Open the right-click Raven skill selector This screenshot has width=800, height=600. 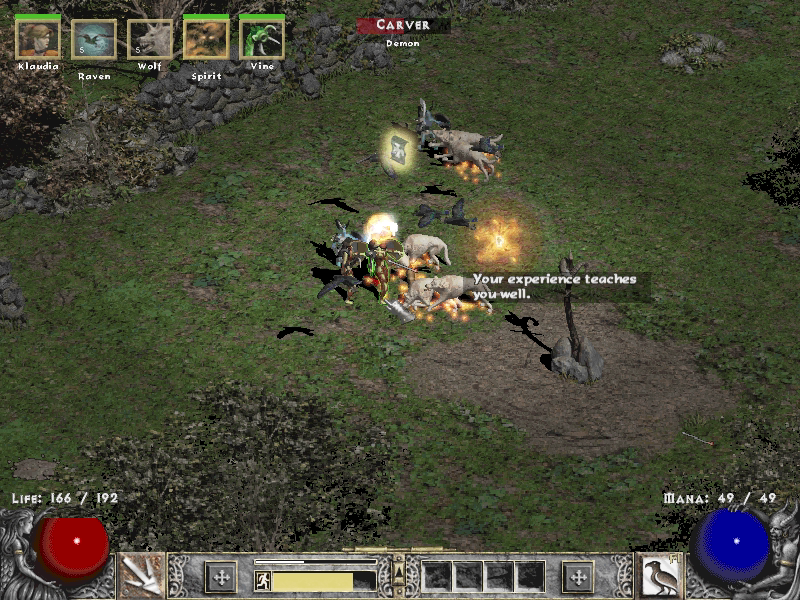click(660, 575)
